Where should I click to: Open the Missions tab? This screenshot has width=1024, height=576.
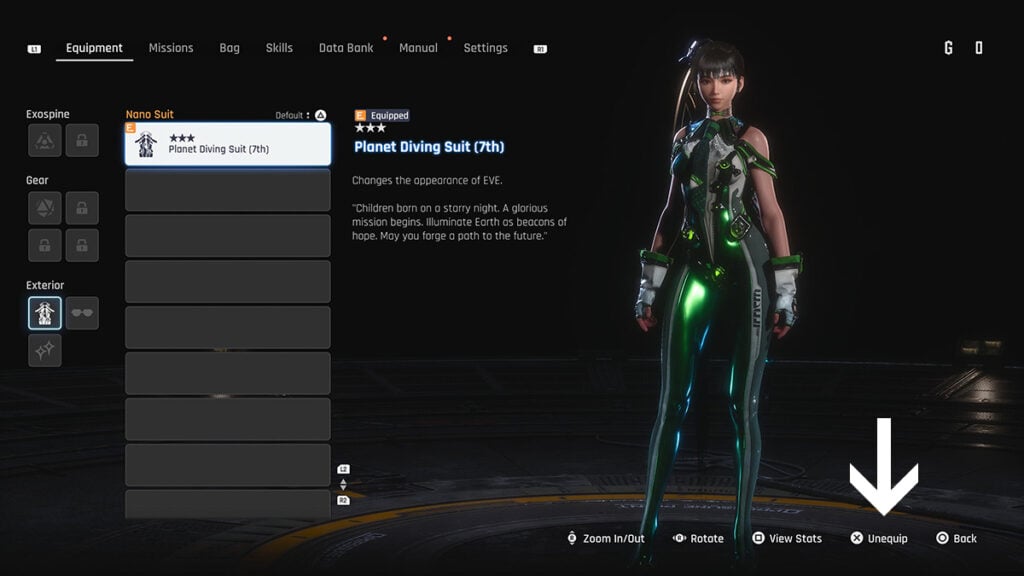coord(171,48)
